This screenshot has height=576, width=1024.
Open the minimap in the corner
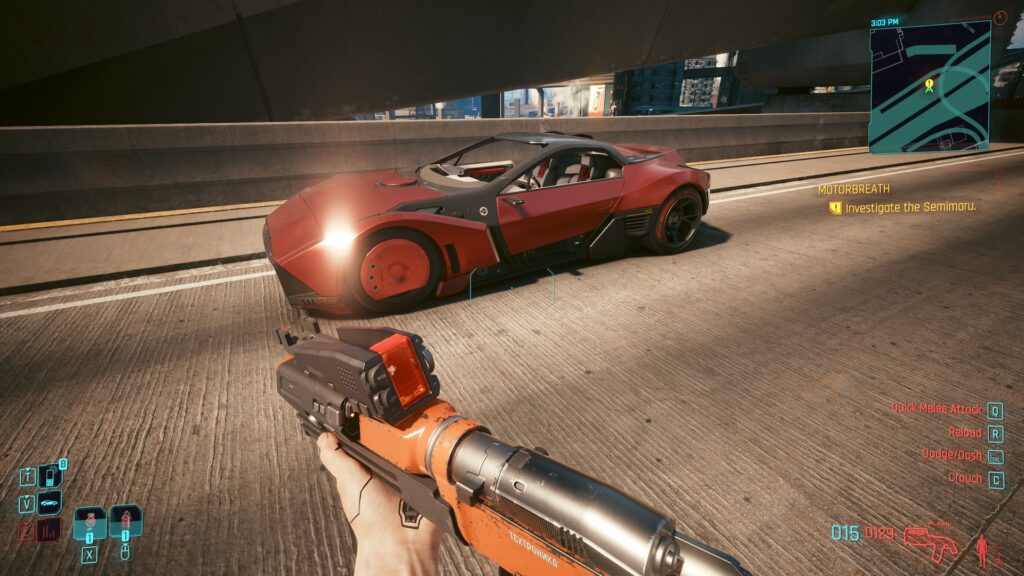[x=929, y=88]
